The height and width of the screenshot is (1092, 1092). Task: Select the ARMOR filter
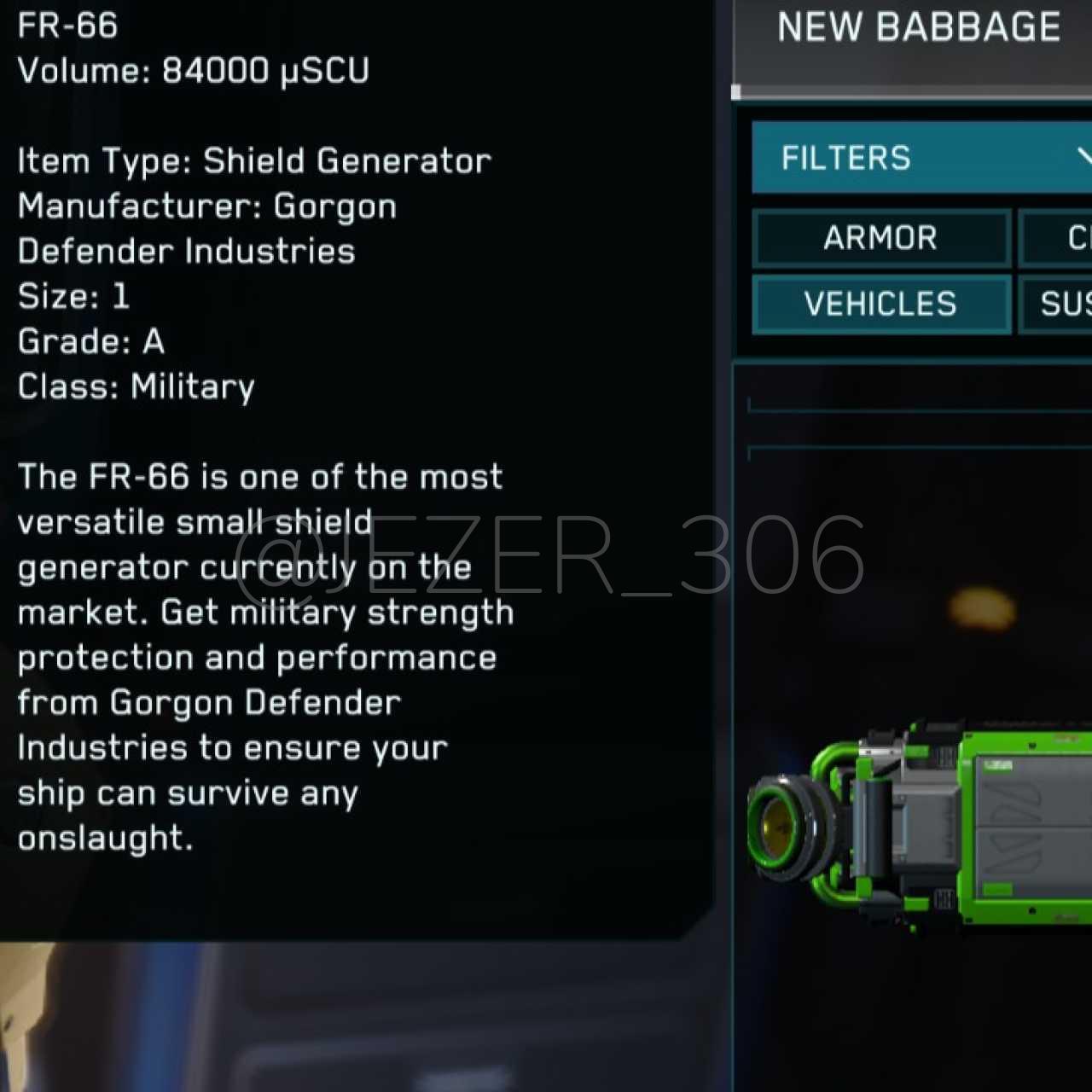pos(881,238)
